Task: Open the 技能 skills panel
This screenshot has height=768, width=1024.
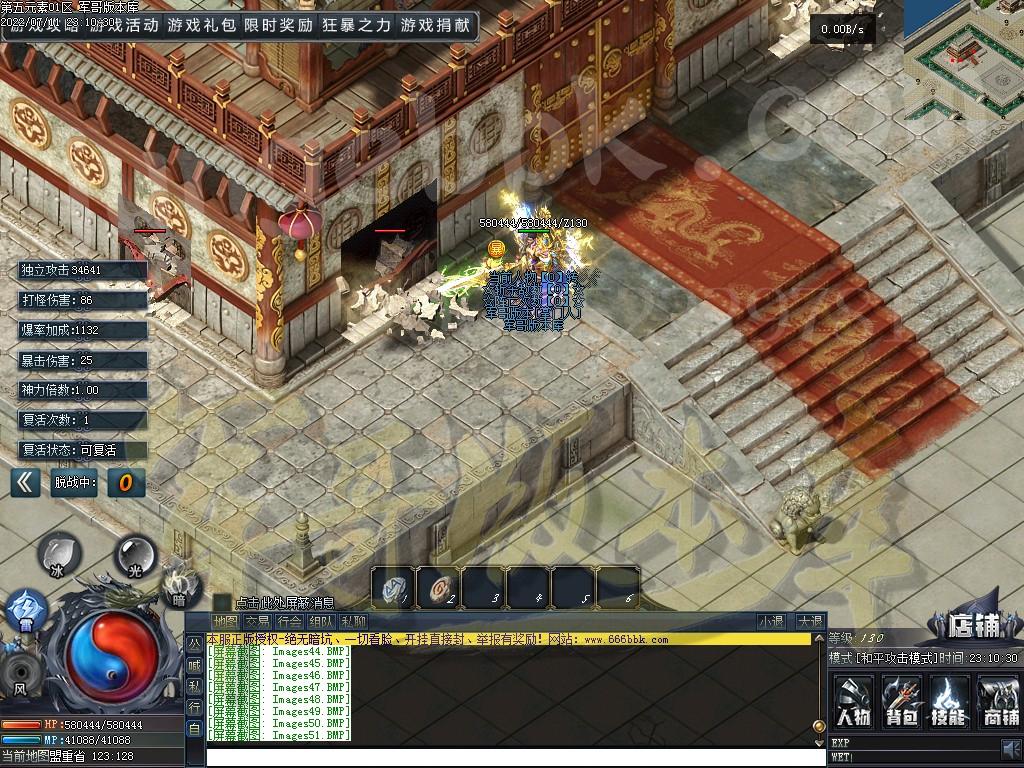Action: tap(950, 700)
